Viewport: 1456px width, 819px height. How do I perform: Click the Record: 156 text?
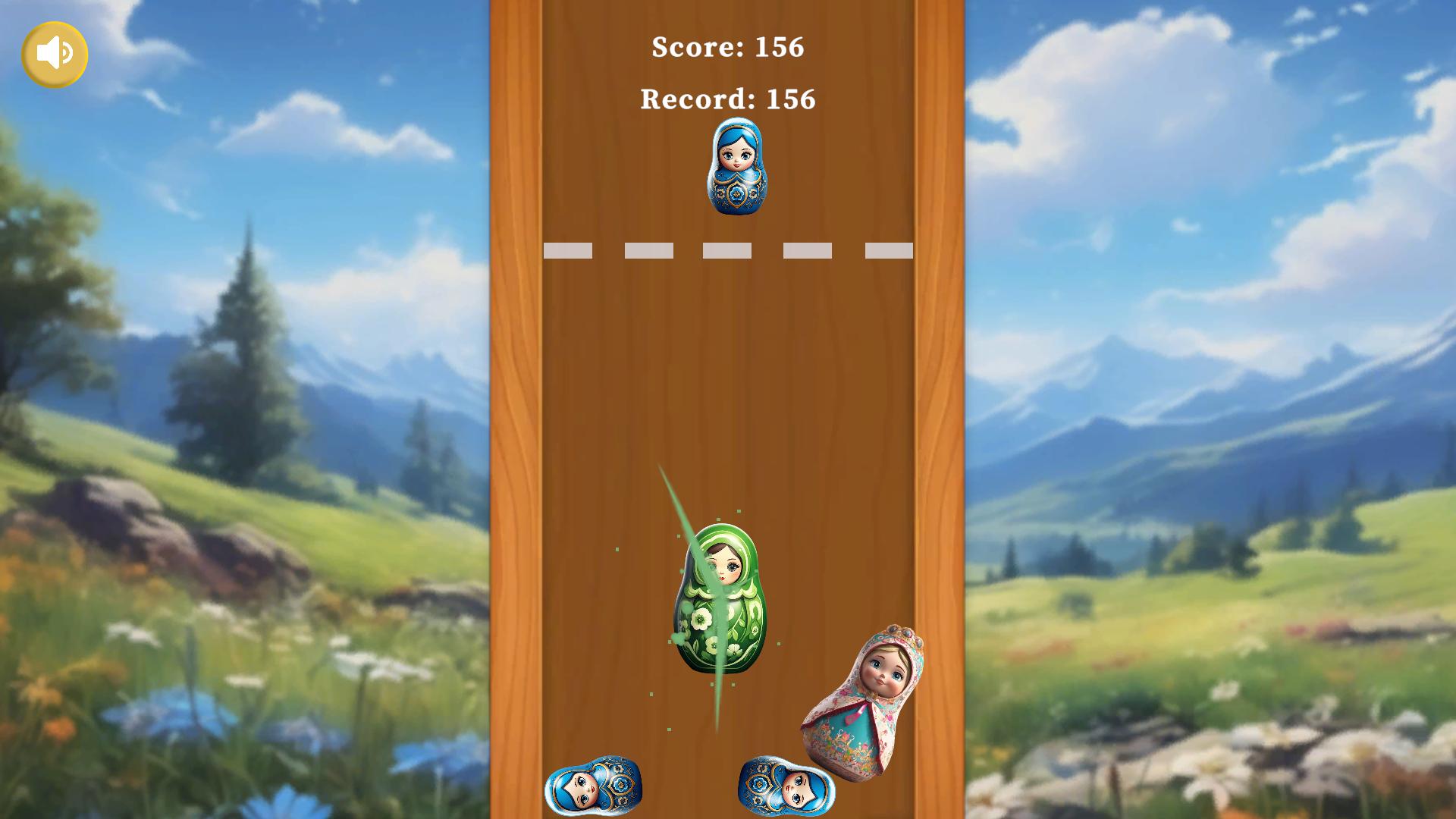coord(727,99)
